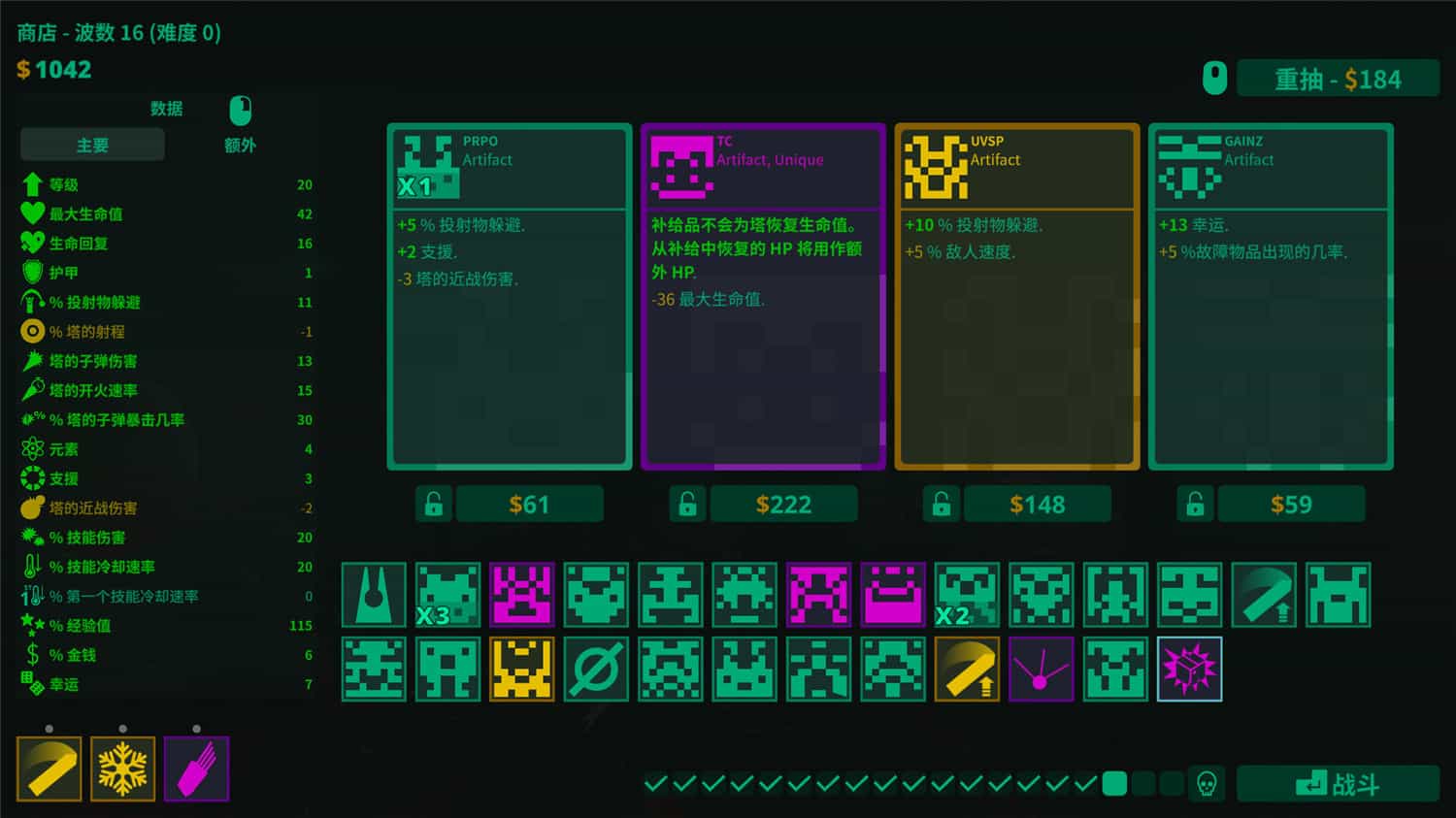Lock the PRPO artifact offer
This screenshot has width=1456, height=818.
point(434,504)
